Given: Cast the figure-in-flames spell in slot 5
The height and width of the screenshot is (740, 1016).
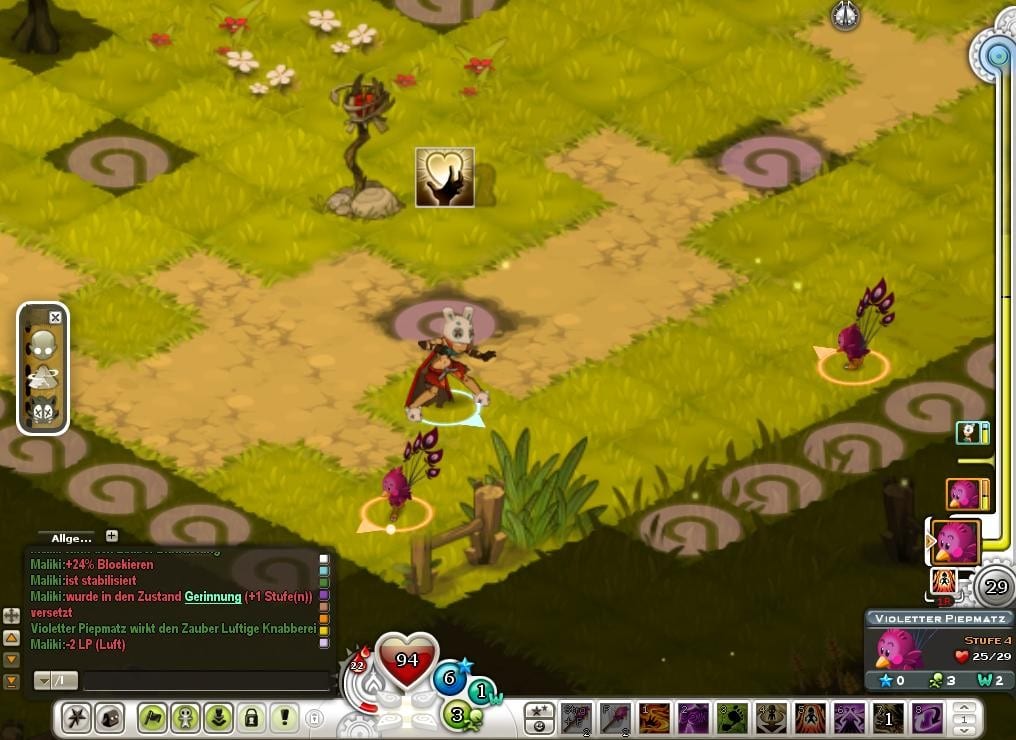Looking at the screenshot, I should [810, 718].
